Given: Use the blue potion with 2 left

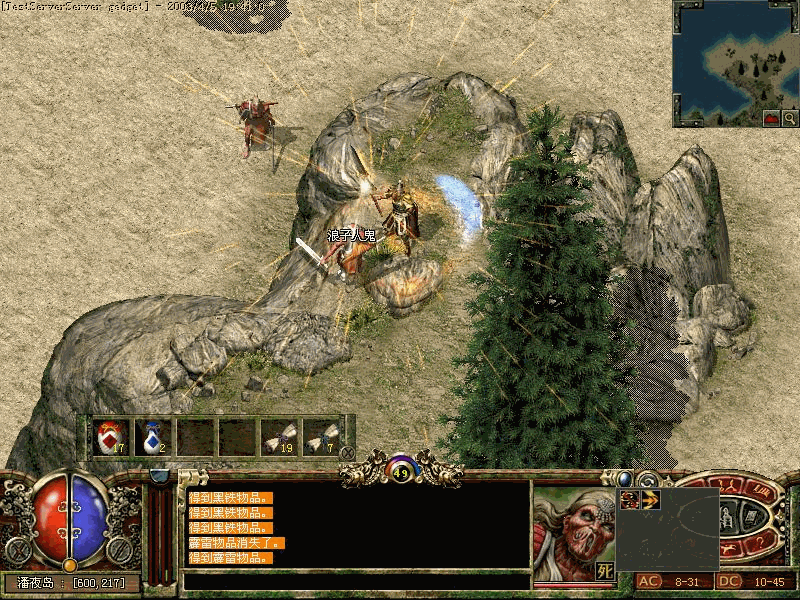Looking at the screenshot, I should 151,437.
